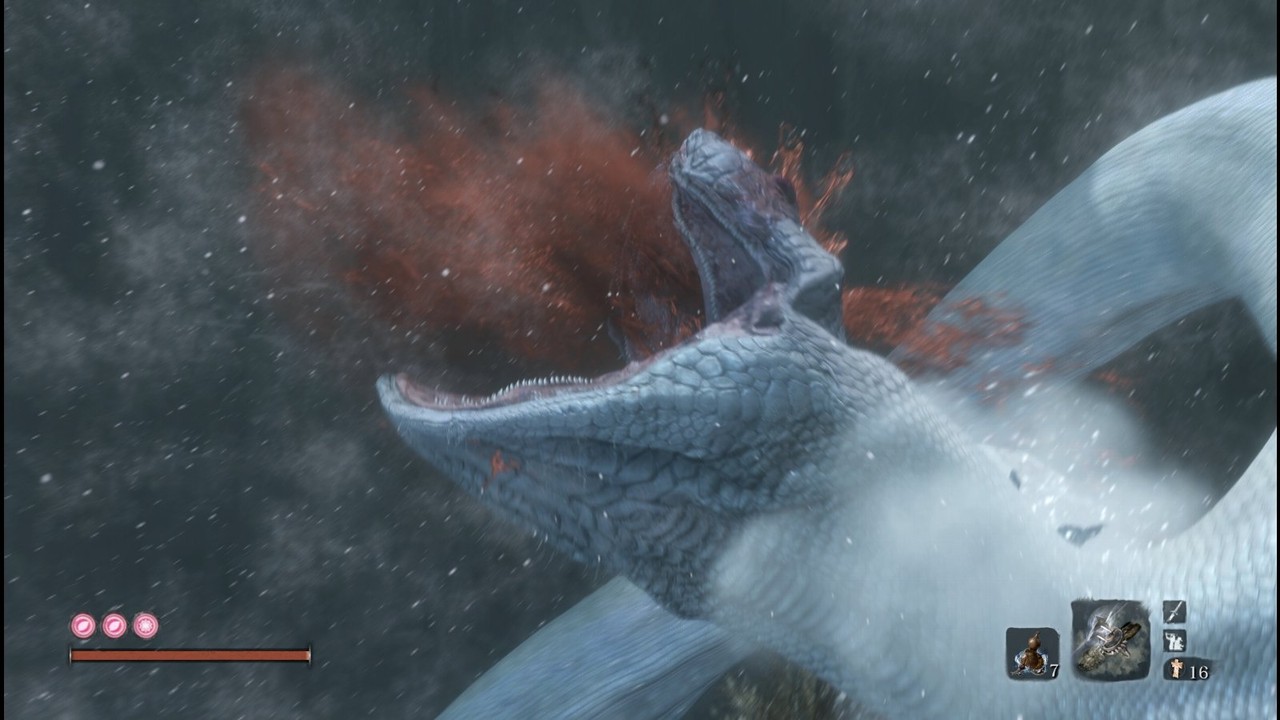Viewport: 1280px width, 720px height.
Task: Click the right end cap of the health bar
Action: click(310, 652)
